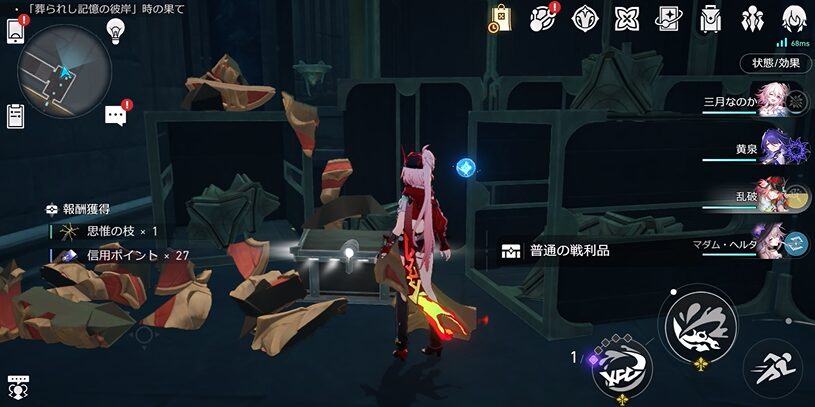
Task: Open the character portrait icon
Action: tap(795, 18)
